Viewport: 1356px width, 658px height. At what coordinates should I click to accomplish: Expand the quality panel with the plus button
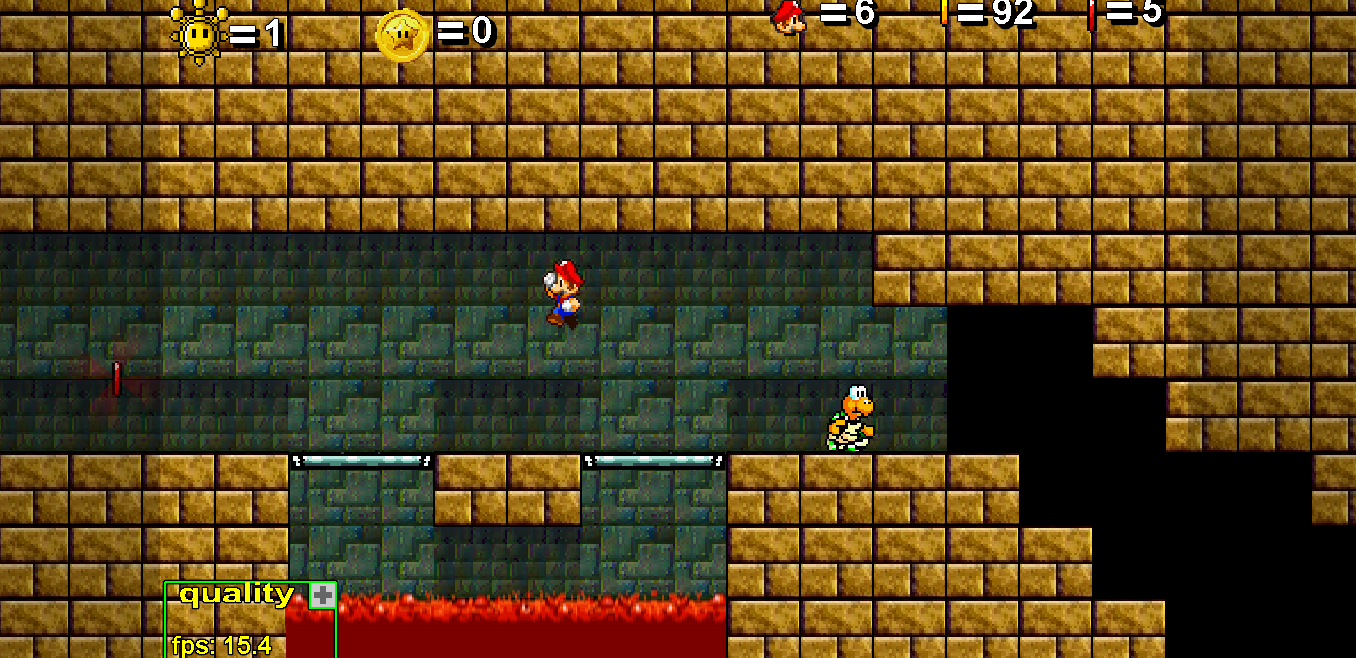coord(322,596)
